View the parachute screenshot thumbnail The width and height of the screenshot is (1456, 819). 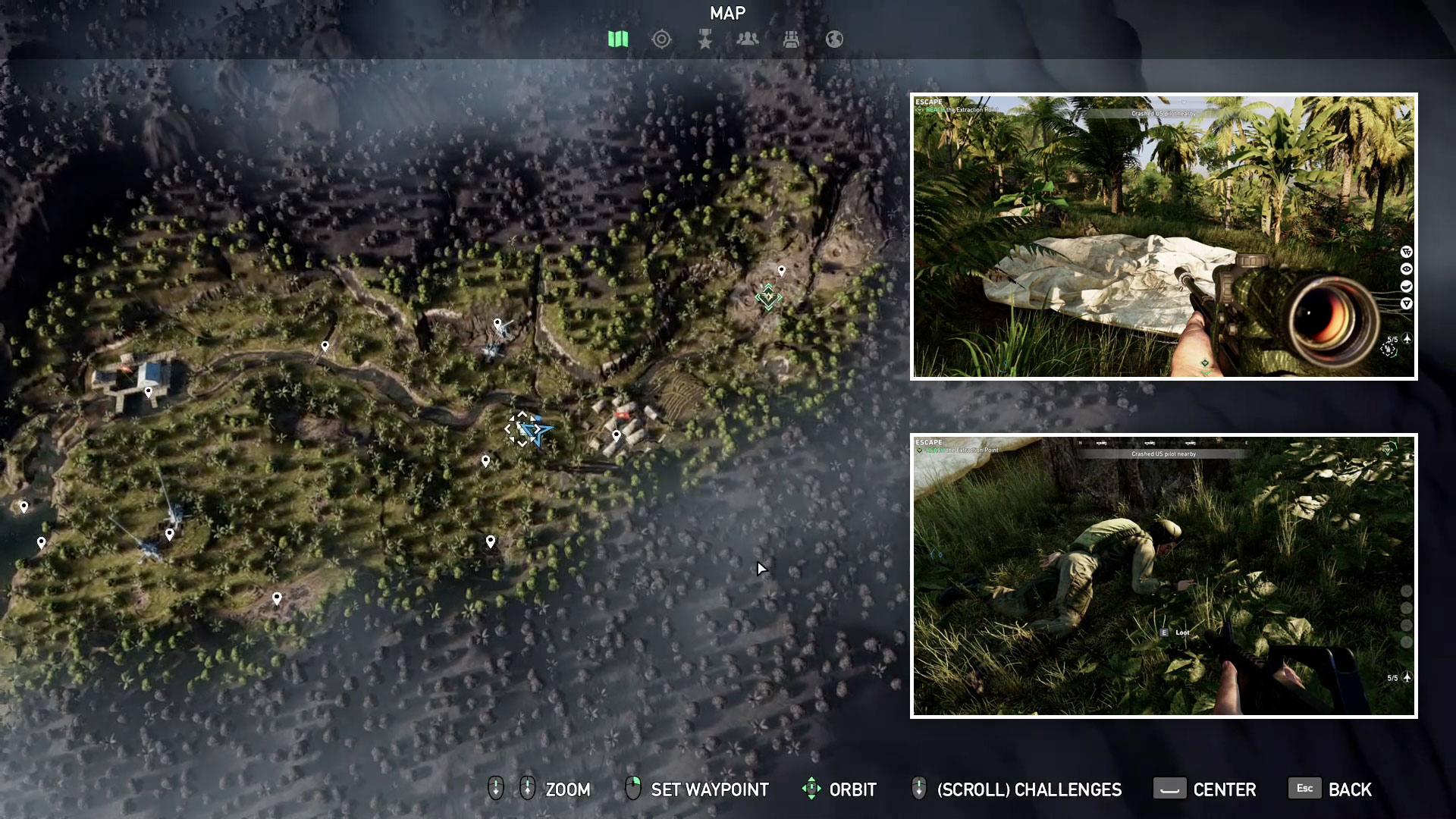[x=1163, y=236]
